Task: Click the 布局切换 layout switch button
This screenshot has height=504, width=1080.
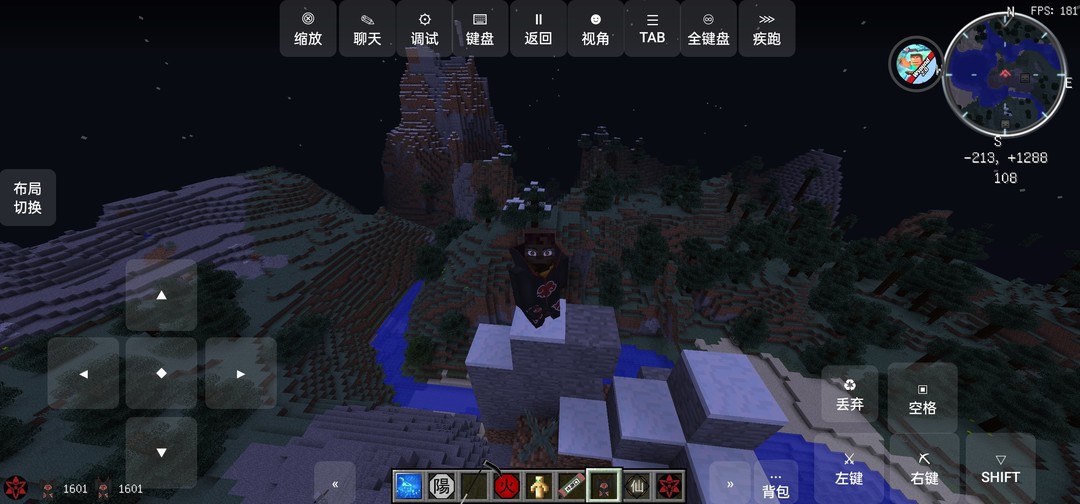Action: 27,197
